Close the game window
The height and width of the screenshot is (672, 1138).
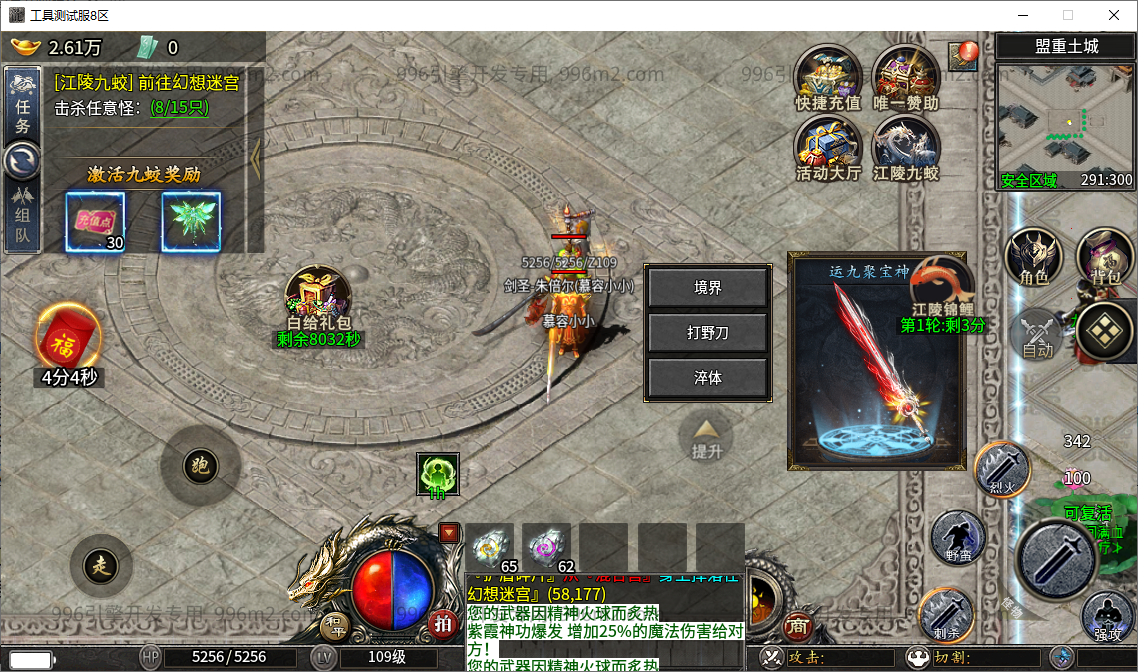1113,15
